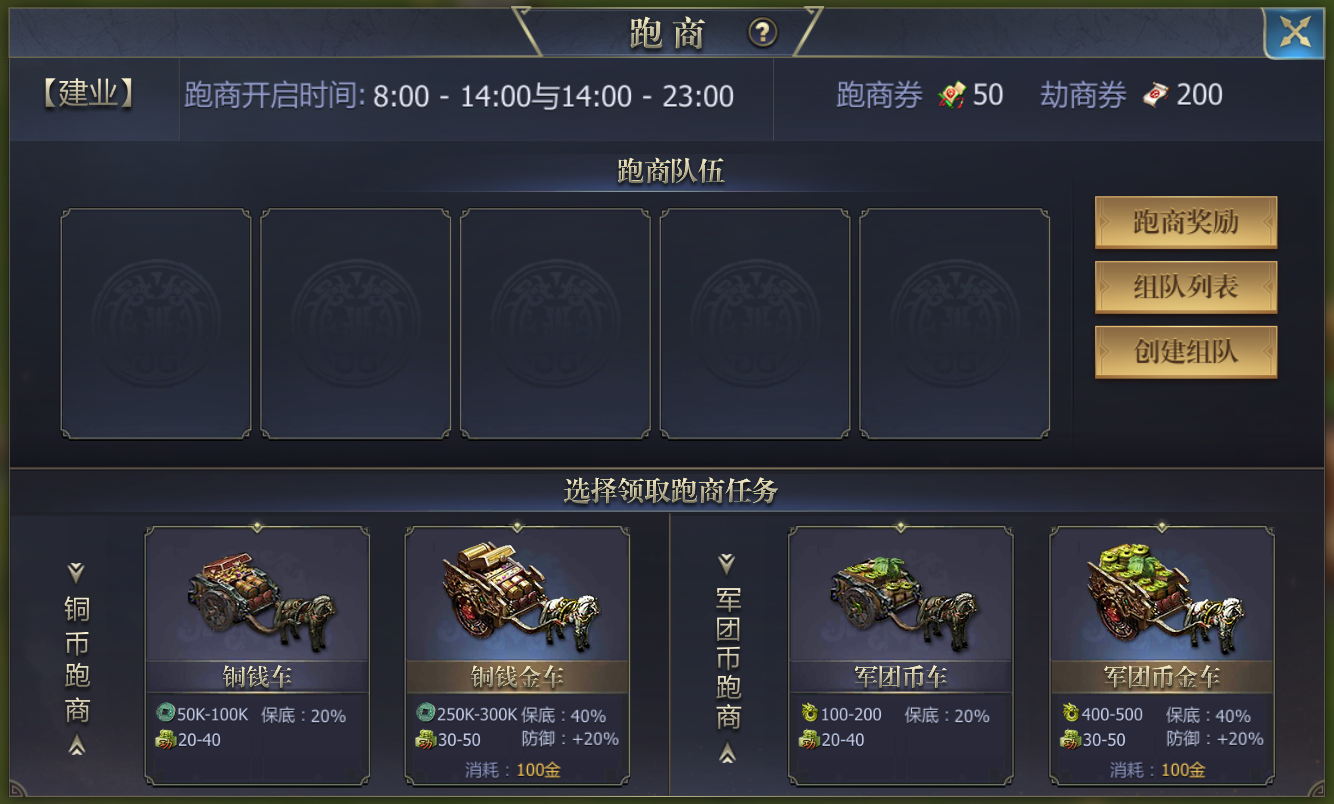Click the voucher icon on the 军团币车 card
Image resolution: width=1334 pixels, height=804 pixels.
coord(808,740)
